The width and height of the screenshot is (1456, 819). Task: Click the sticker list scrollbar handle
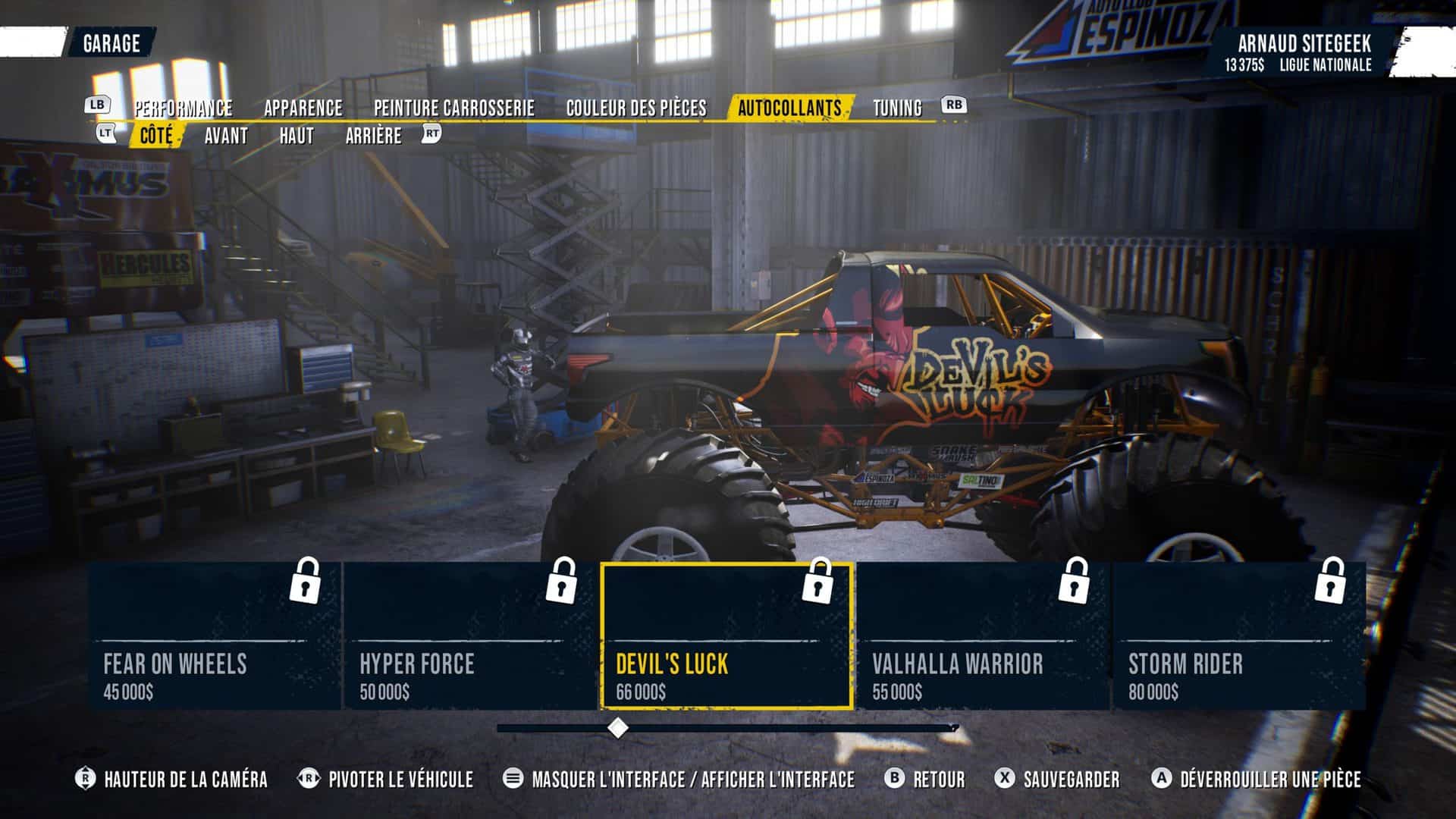[x=618, y=728]
